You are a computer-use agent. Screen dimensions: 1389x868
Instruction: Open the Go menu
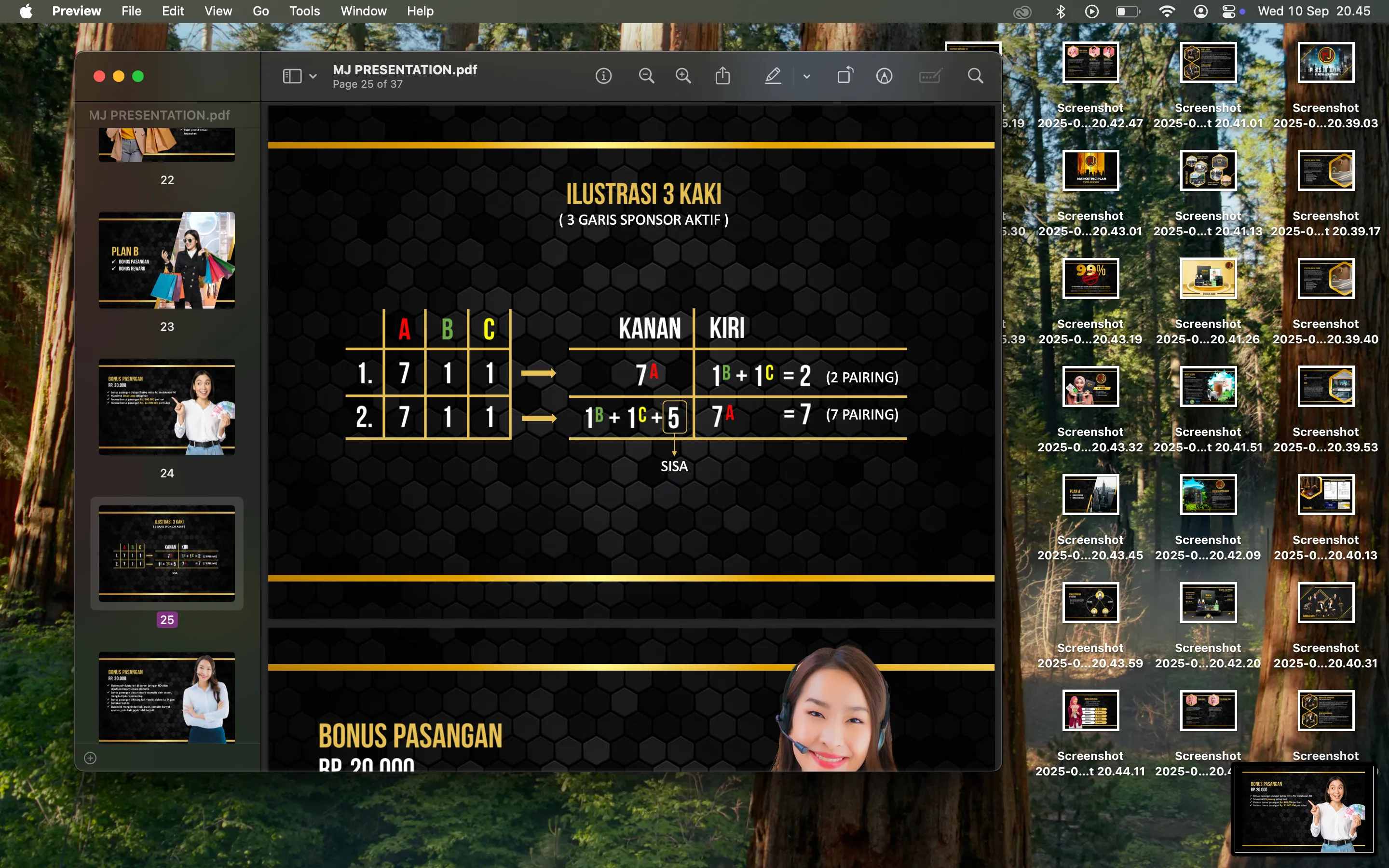[x=260, y=11]
